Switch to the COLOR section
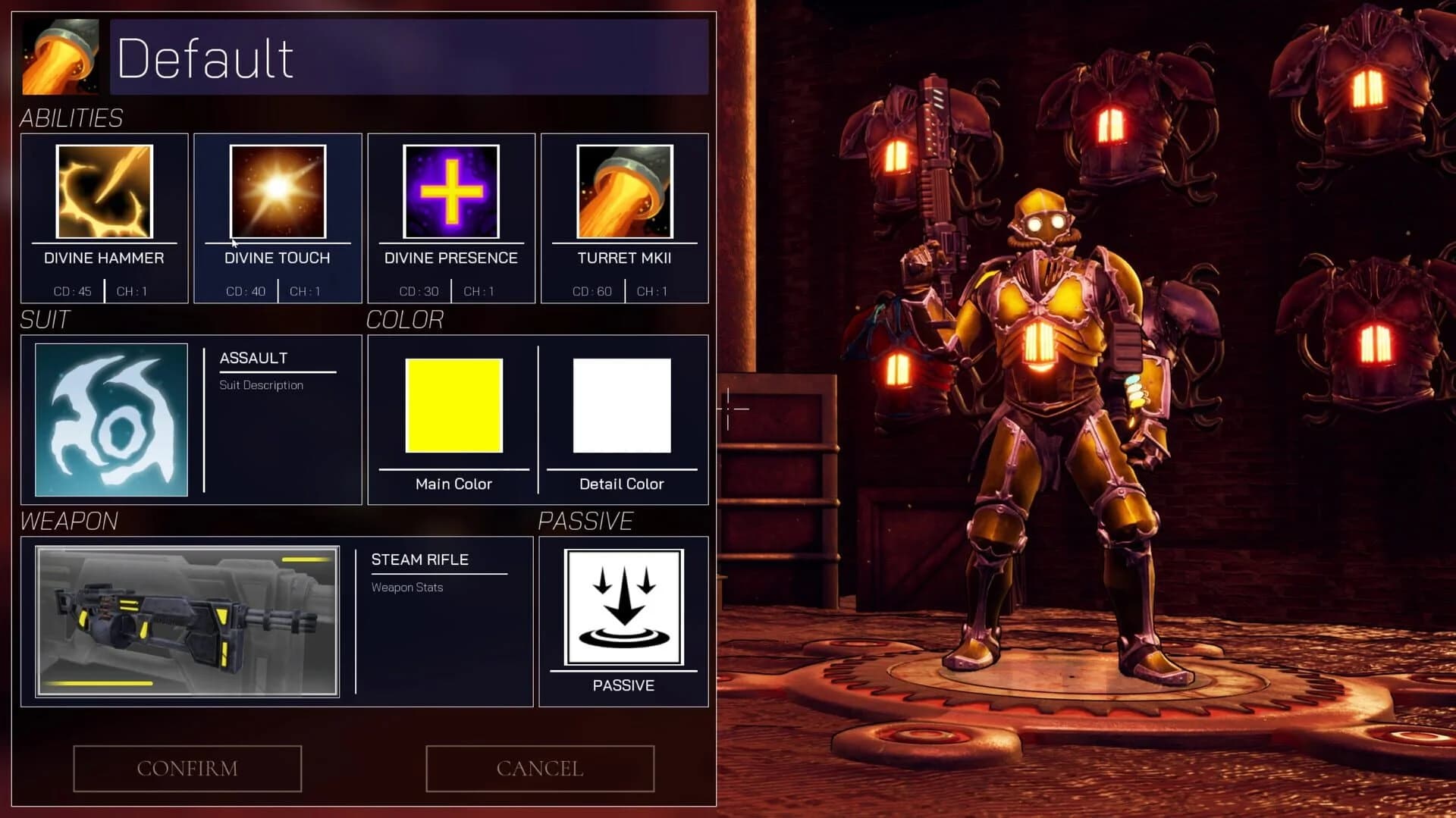The height and width of the screenshot is (818, 1456). pyautogui.click(x=406, y=319)
